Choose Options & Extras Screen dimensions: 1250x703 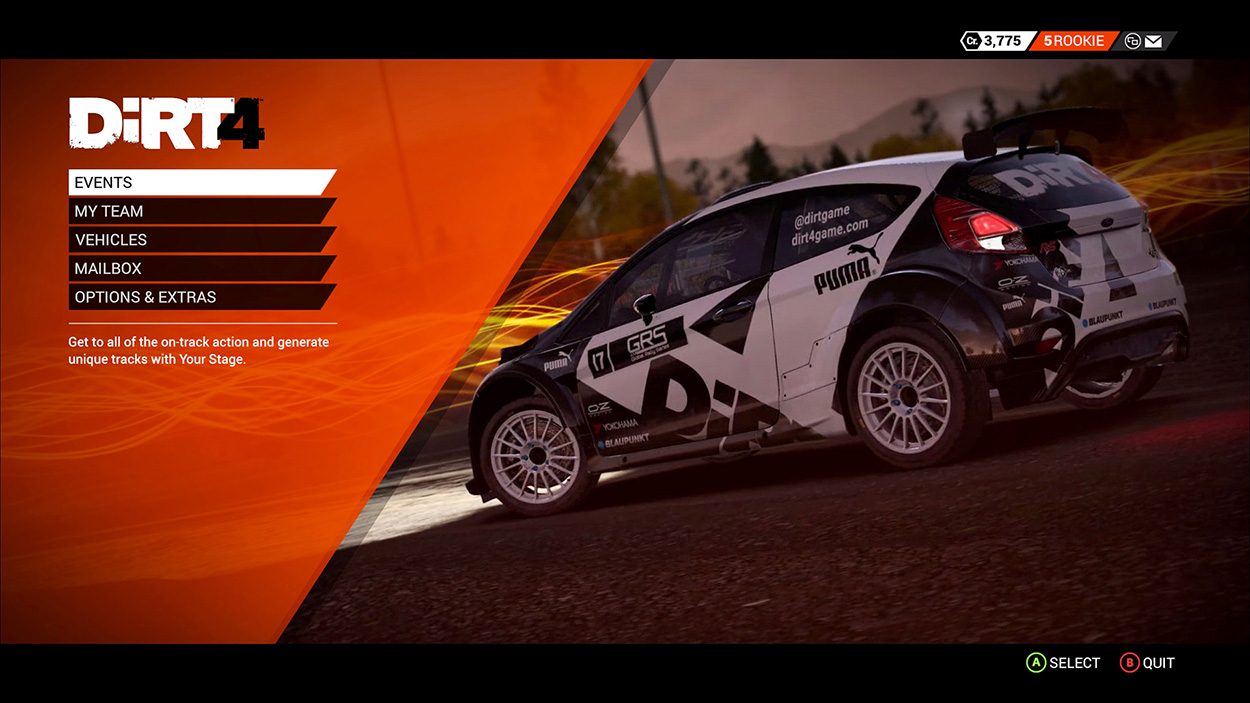point(200,297)
